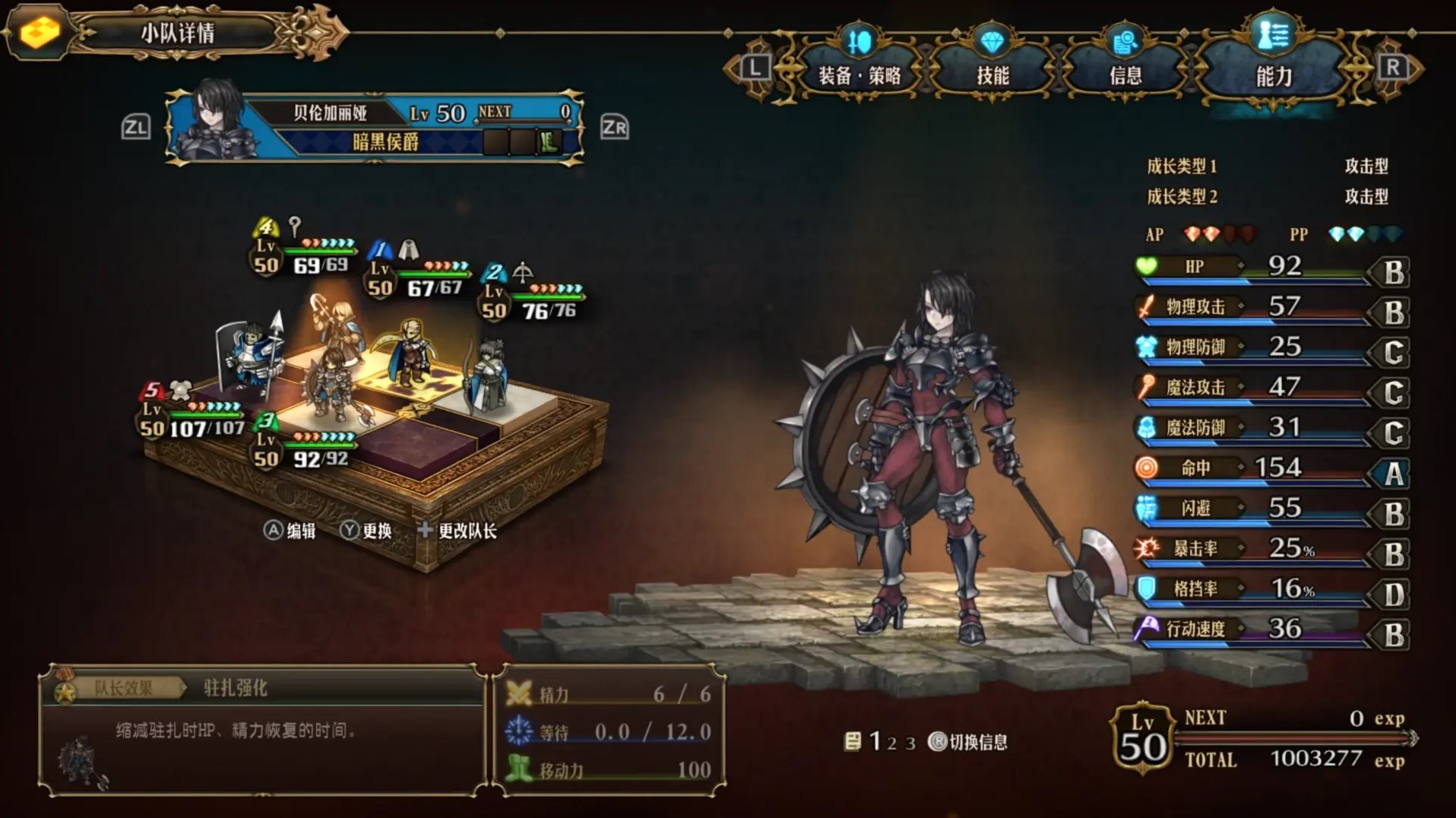Switch to the 技能 tab
The image size is (1456, 818).
[992, 75]
